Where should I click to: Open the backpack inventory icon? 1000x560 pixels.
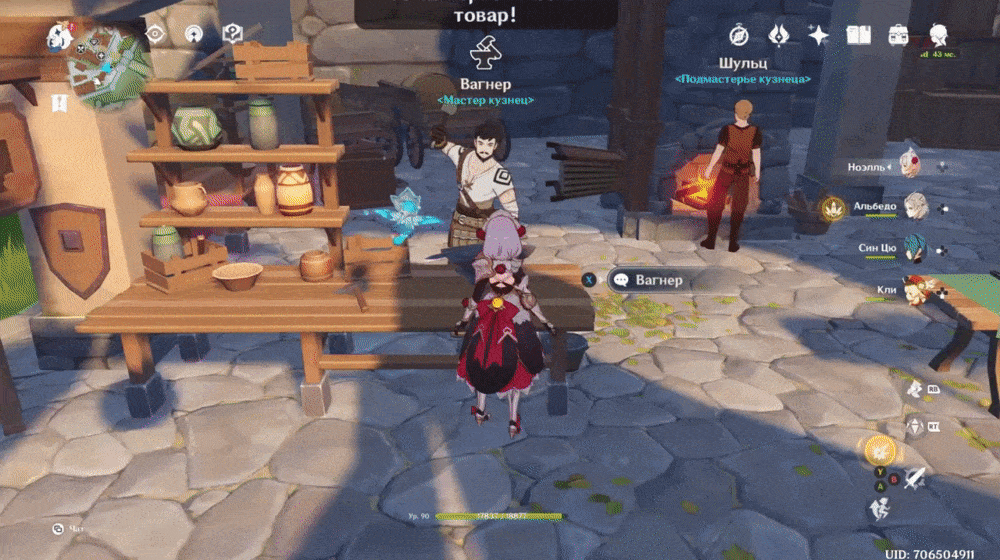pos(898,36)
